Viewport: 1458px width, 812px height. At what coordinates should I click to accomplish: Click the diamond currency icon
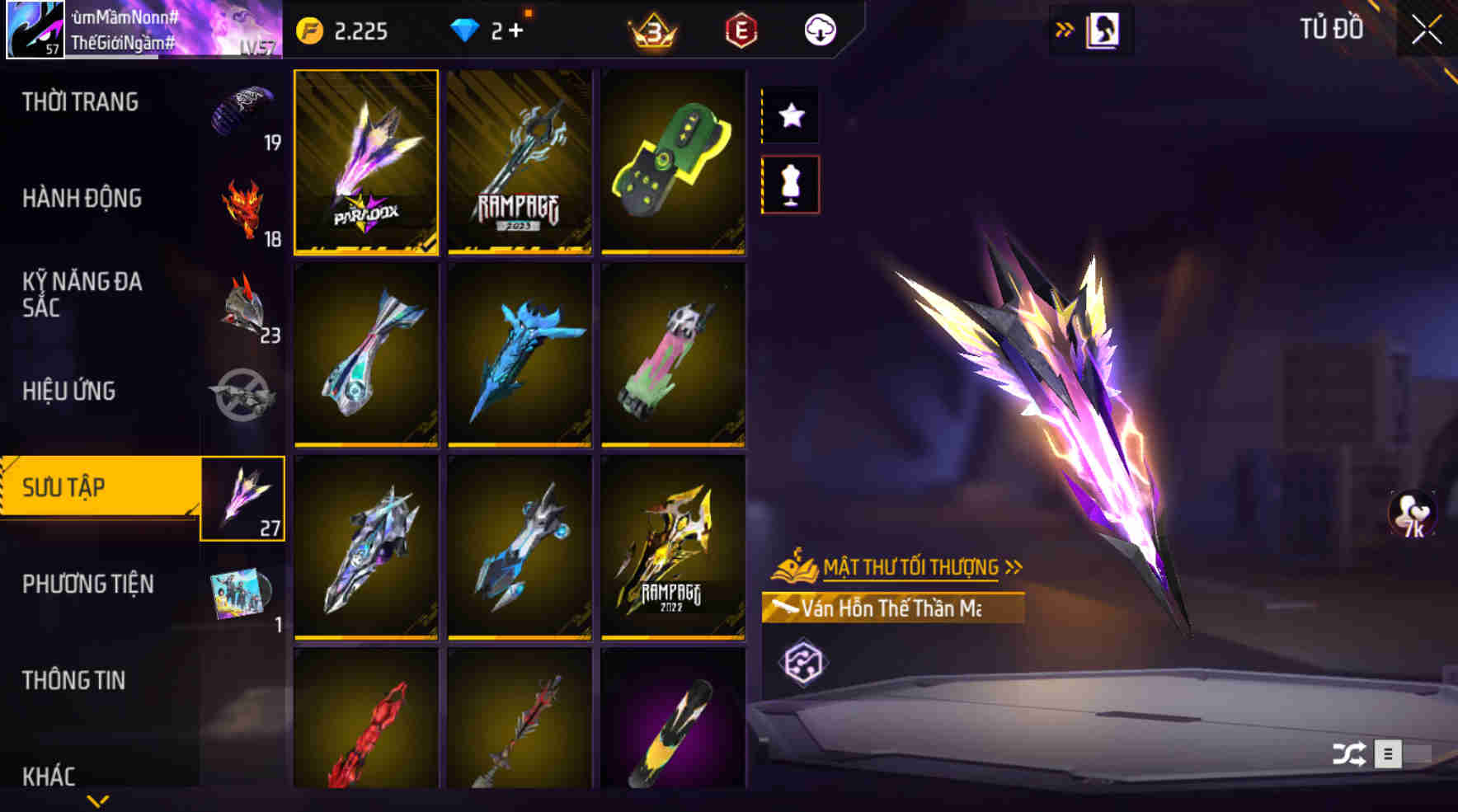click(x=467, y=31)
